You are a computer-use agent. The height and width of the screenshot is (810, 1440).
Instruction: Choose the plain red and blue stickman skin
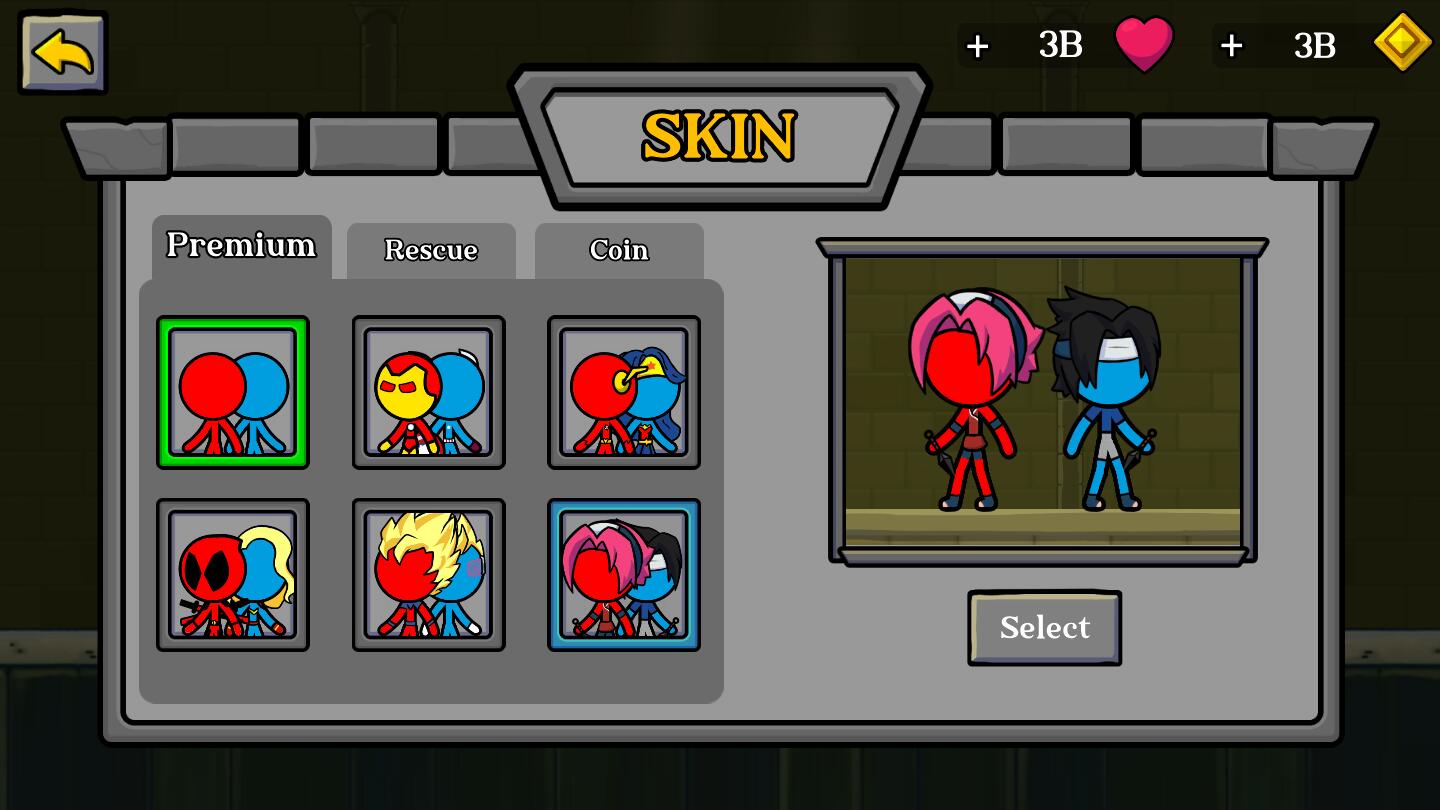point(233,393)
